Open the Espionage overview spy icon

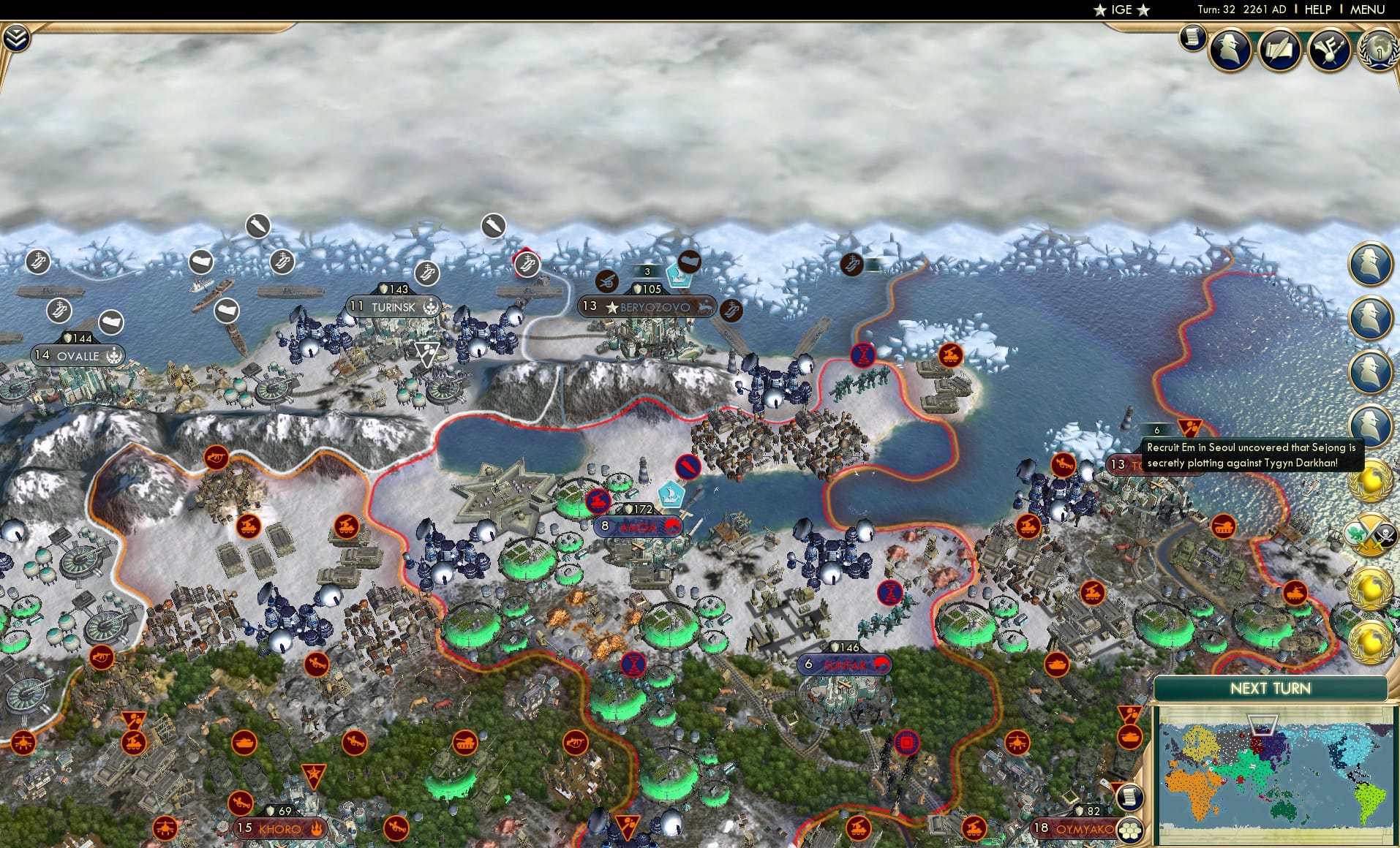[x=1230, y=49]
